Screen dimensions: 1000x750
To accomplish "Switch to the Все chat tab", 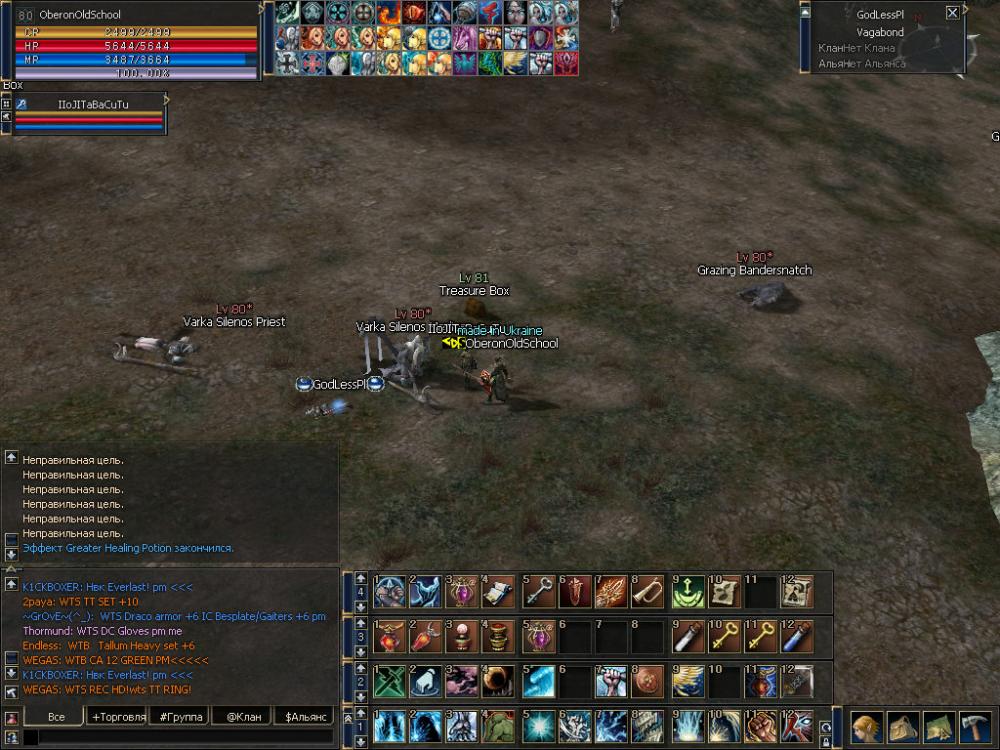I will pyautogui.click(x=55, y=717).
